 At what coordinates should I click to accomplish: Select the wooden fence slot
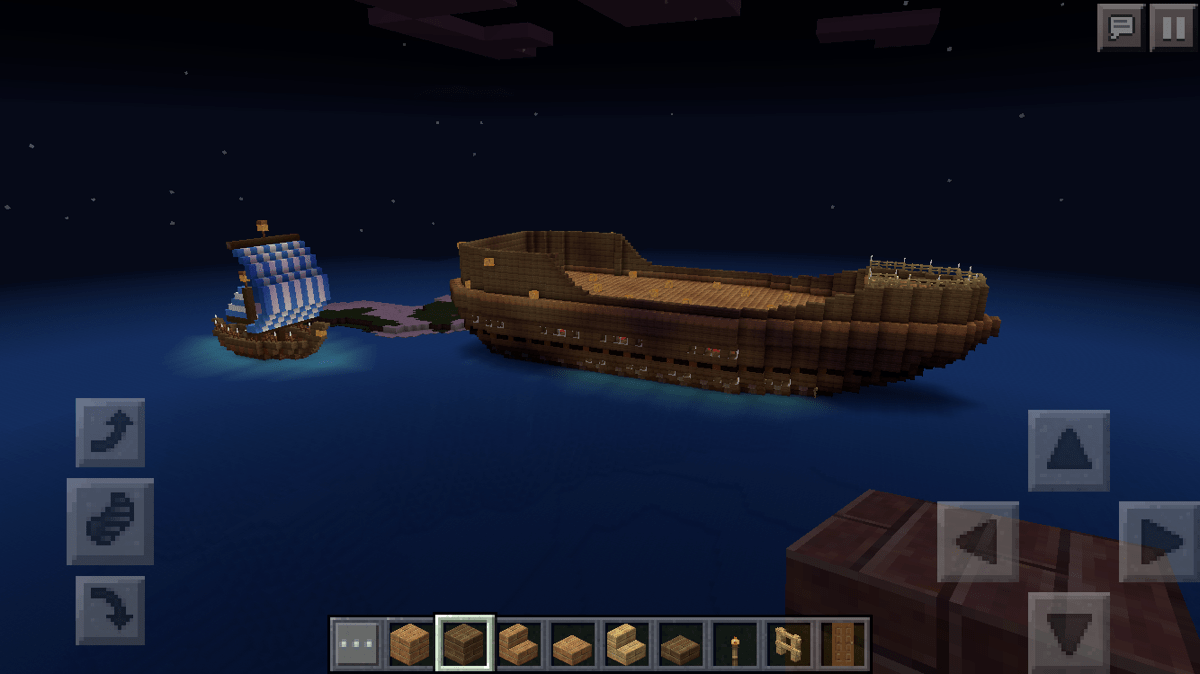point(788,644)
